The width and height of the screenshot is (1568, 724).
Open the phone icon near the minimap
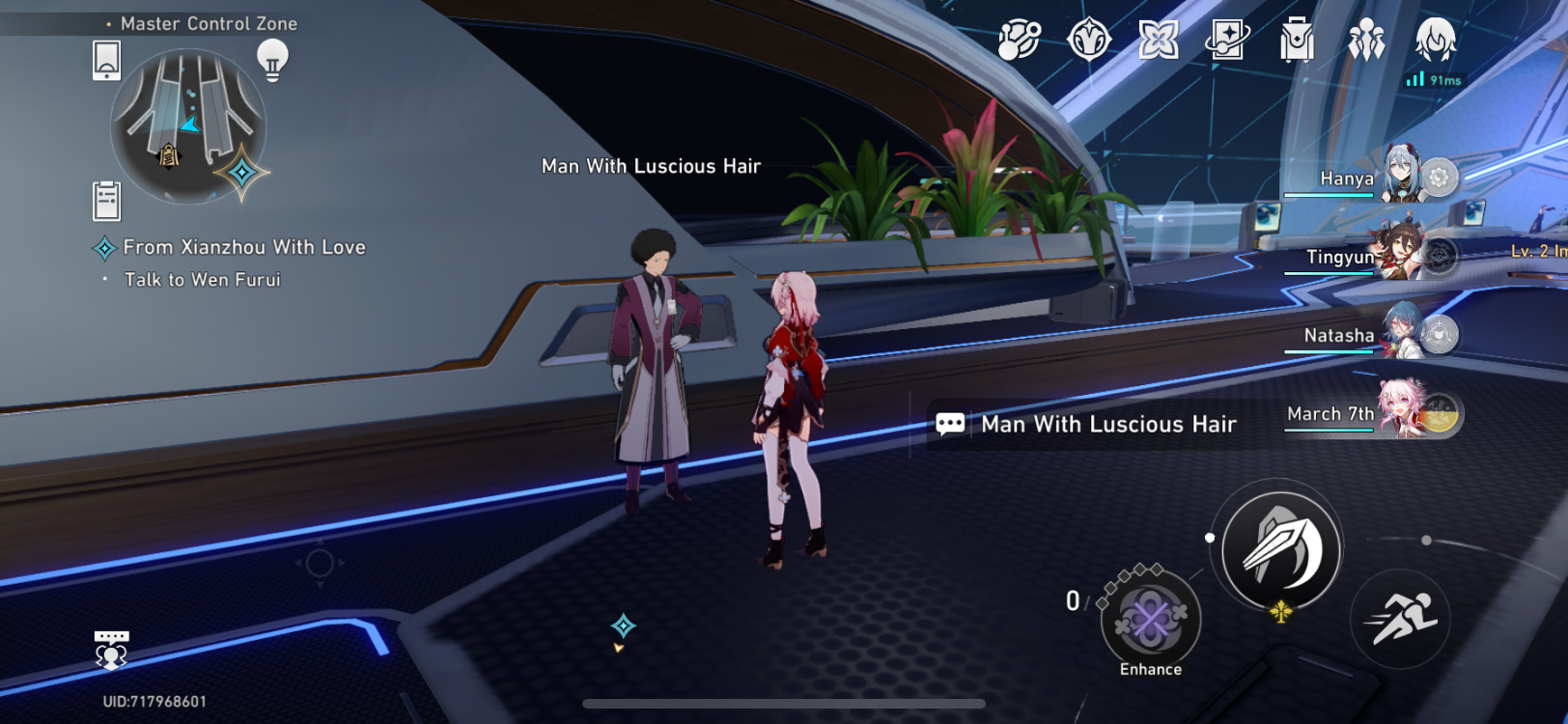pyautogui.click(x=106, y=58)
